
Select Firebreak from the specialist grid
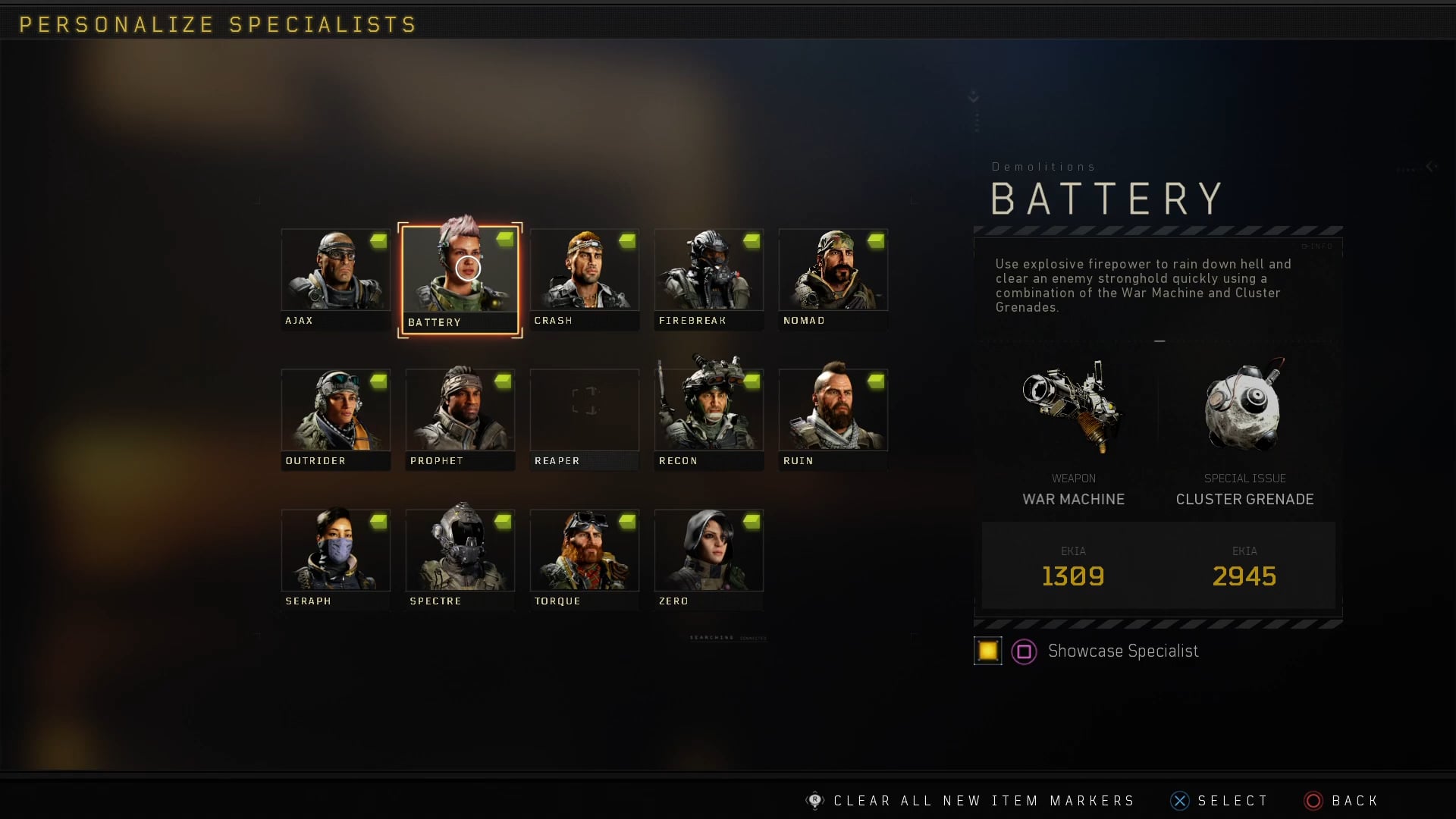pyautogui.click(x=708, y=278)
